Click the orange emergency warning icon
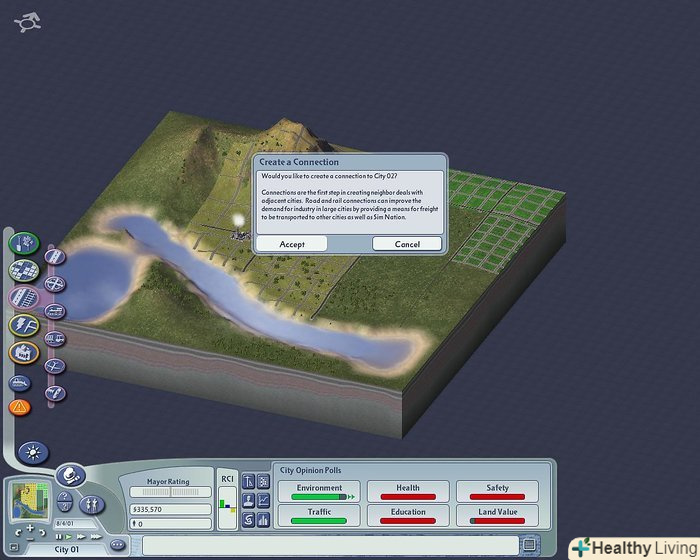This screenshot has width=700, height=560. pos(20,407)
